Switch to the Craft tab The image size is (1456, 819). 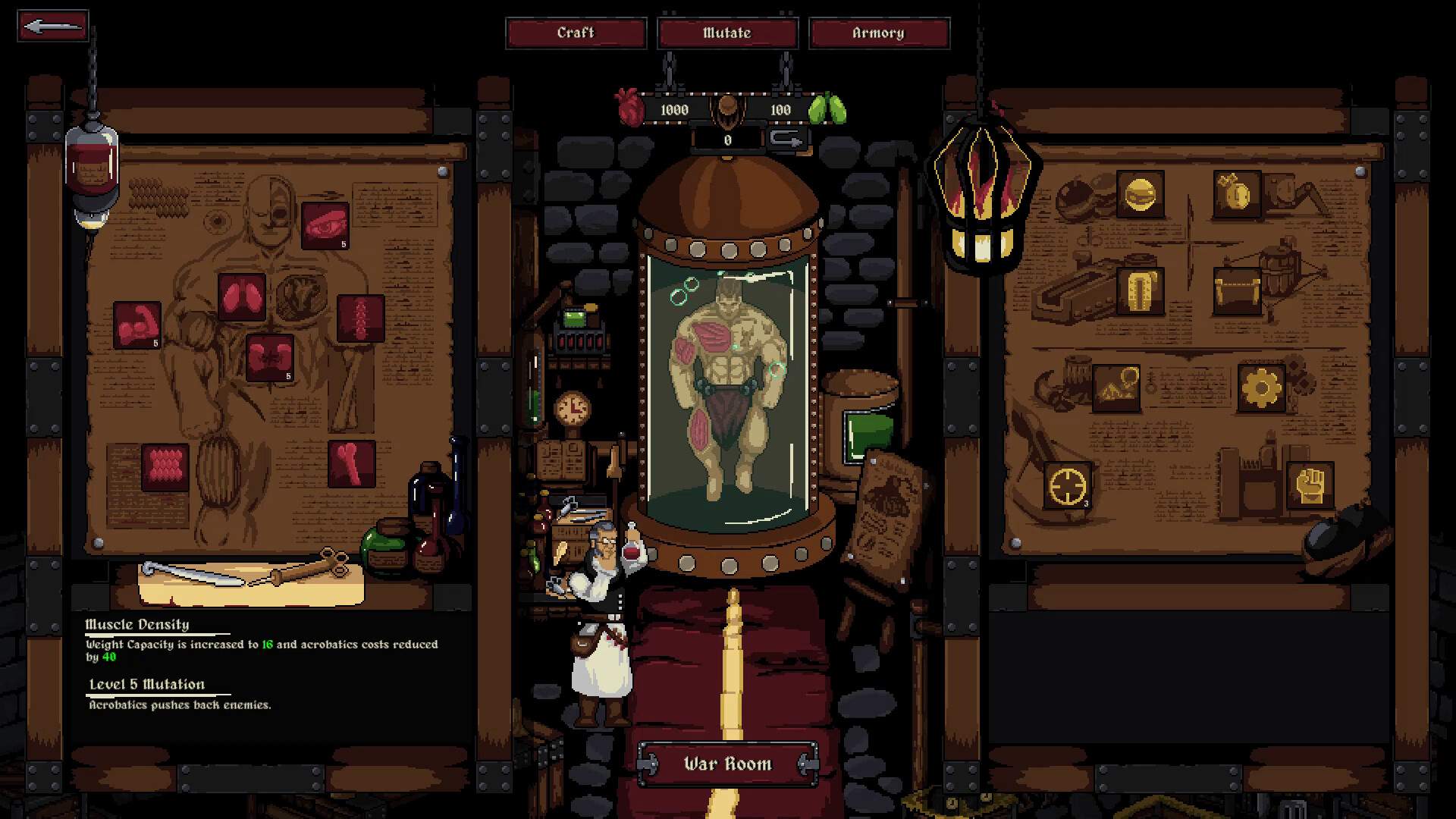tap(576, 33)
